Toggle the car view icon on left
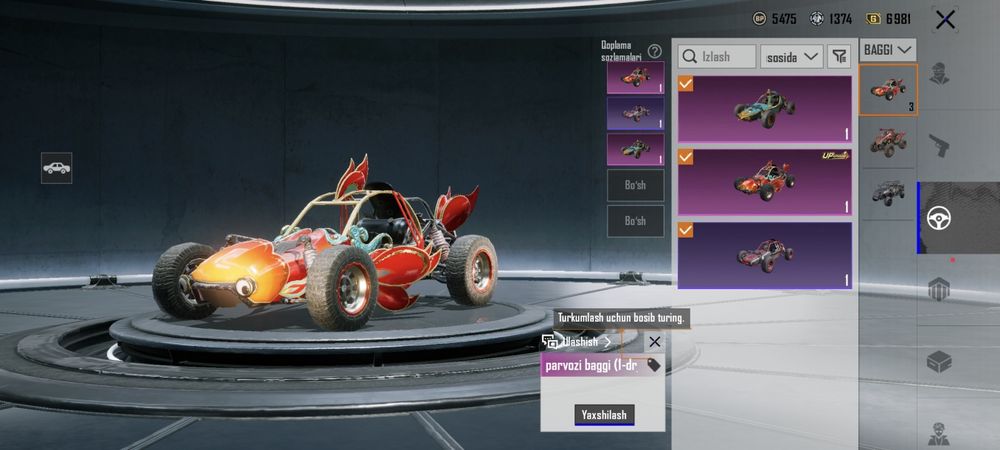This screenshot has width=1000, height=450. click(56, 167)
